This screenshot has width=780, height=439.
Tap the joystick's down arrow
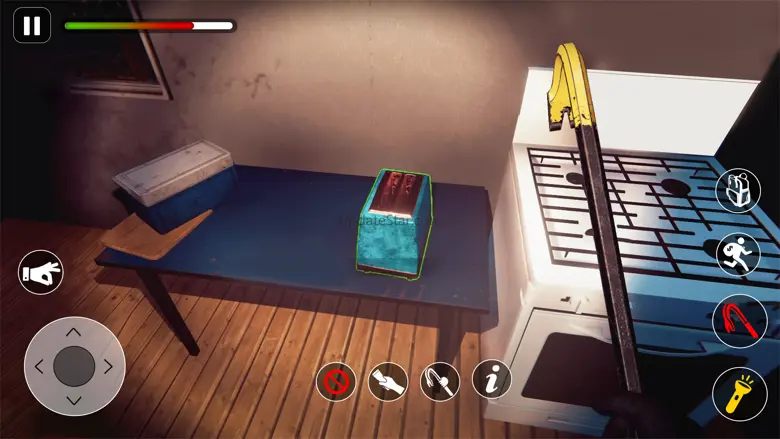(x=74, y=400)
